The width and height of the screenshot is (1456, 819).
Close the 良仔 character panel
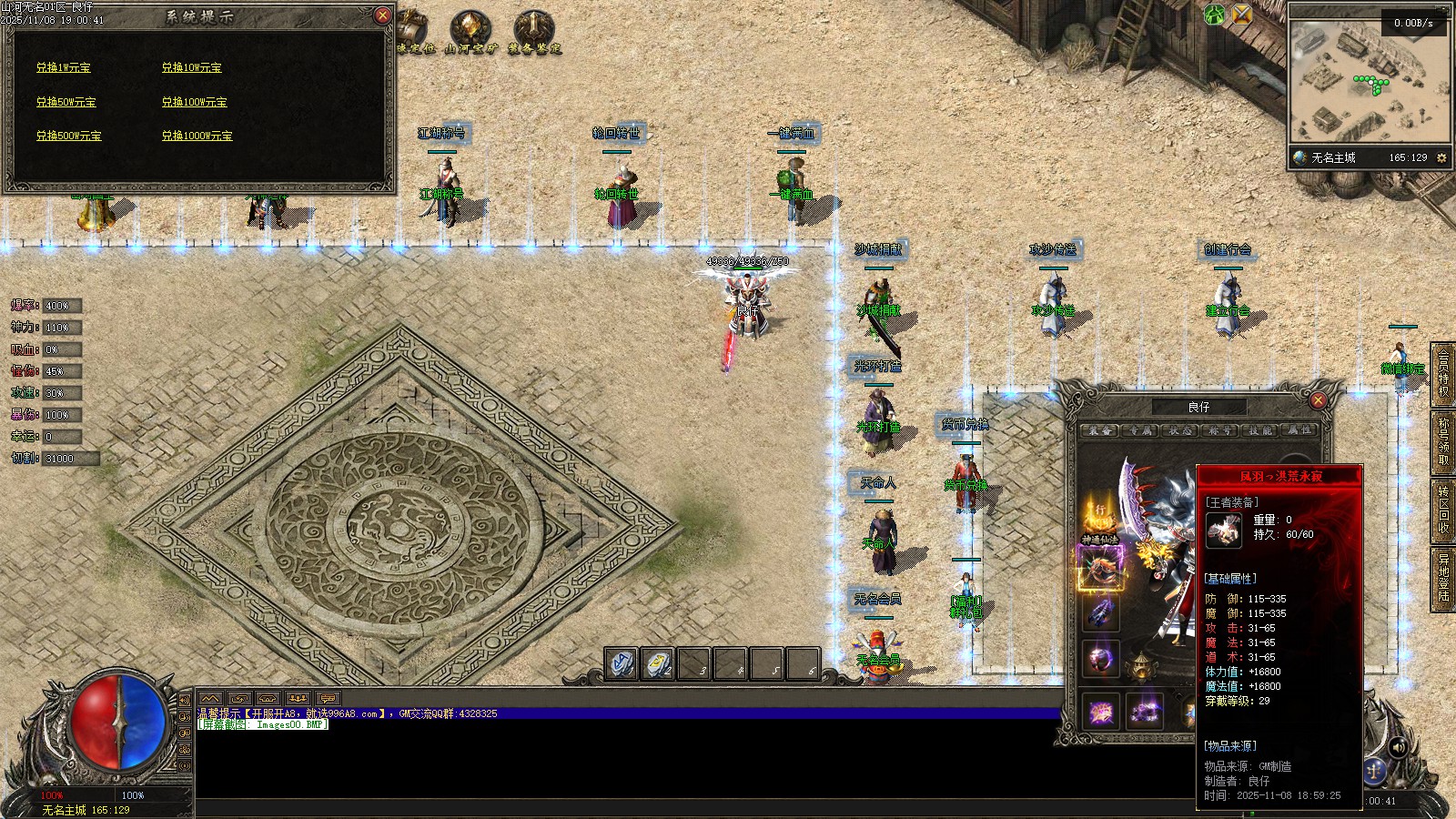click(1318, 400)
